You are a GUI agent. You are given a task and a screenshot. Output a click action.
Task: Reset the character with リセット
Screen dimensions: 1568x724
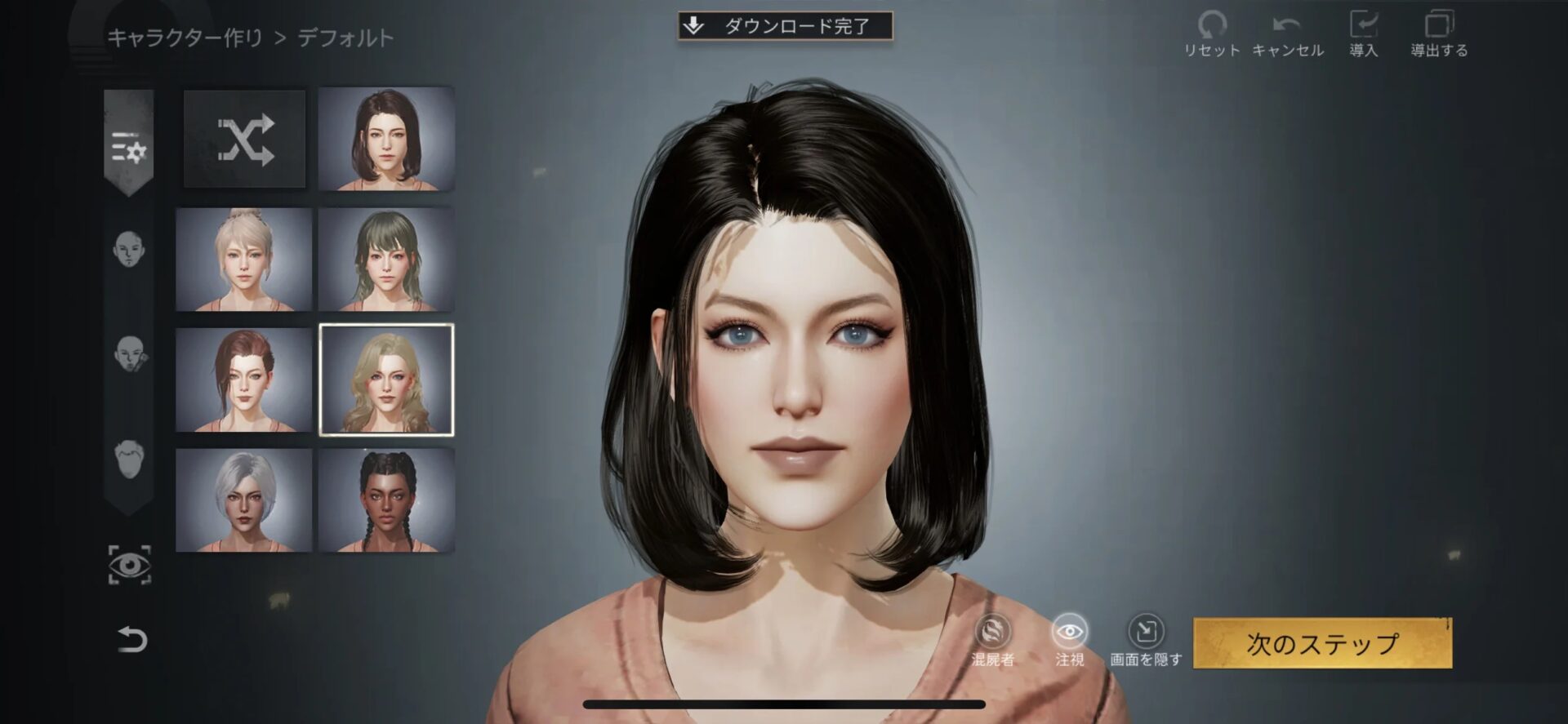pyautogui.click(x=1212, y=34)
